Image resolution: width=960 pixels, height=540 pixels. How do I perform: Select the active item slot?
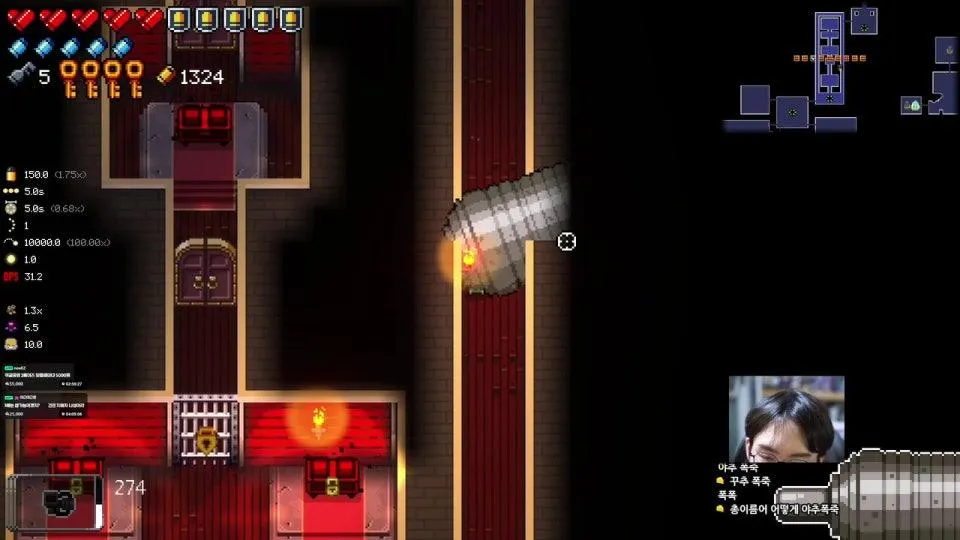click(56, 501)
